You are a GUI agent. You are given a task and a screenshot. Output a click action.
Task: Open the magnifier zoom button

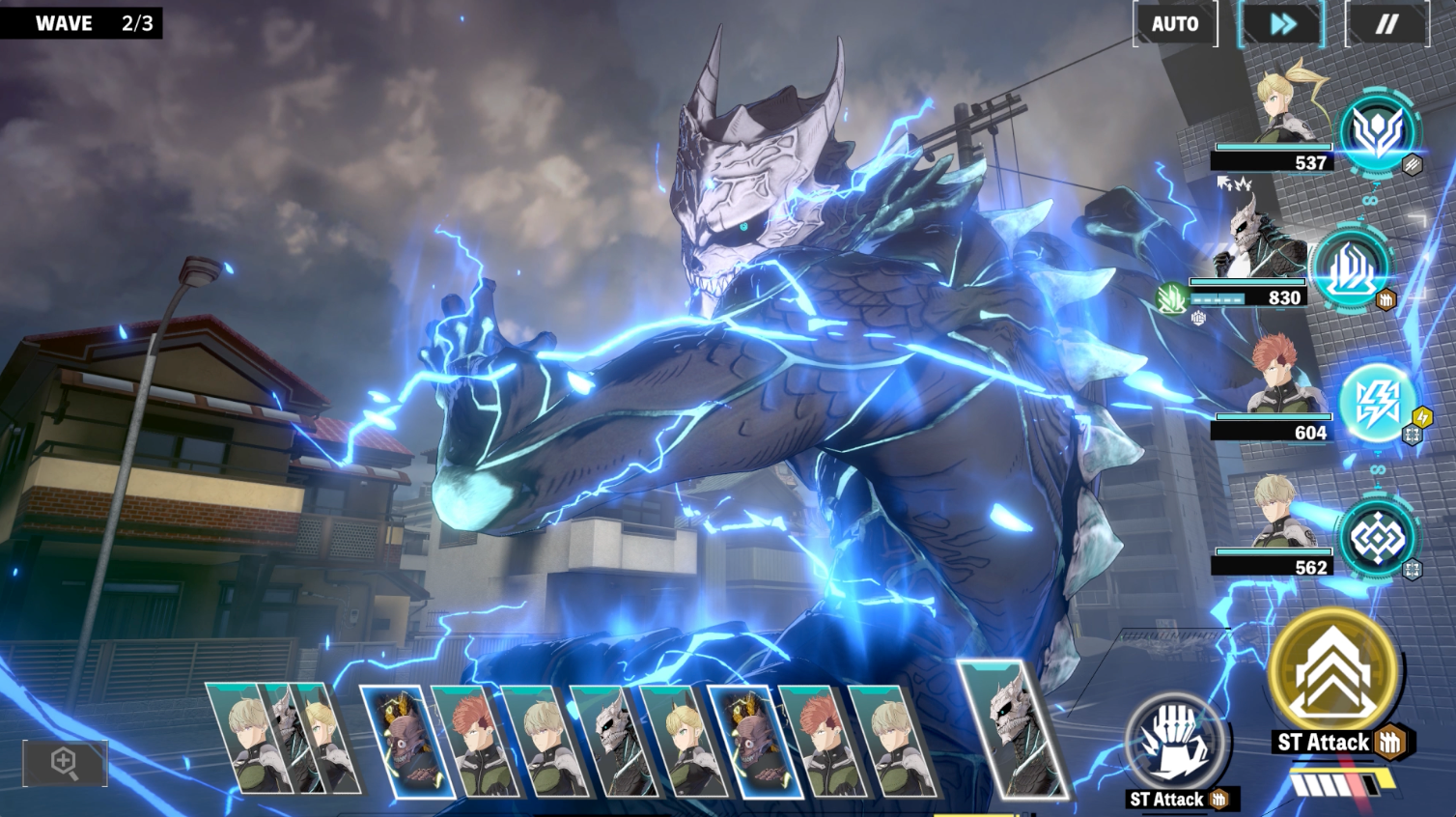click(65, 763)
